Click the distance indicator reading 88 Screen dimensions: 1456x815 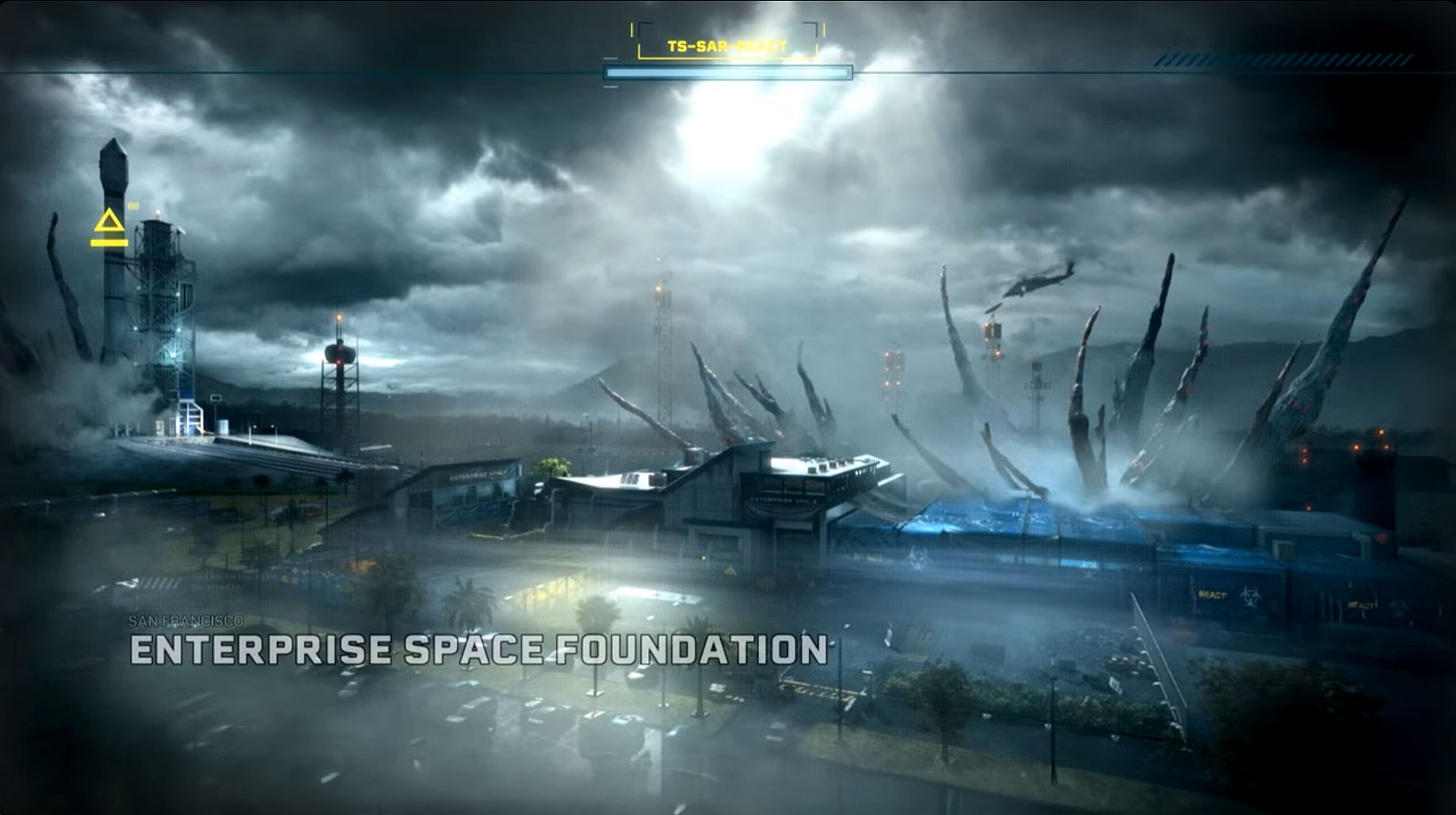(133, 205)
